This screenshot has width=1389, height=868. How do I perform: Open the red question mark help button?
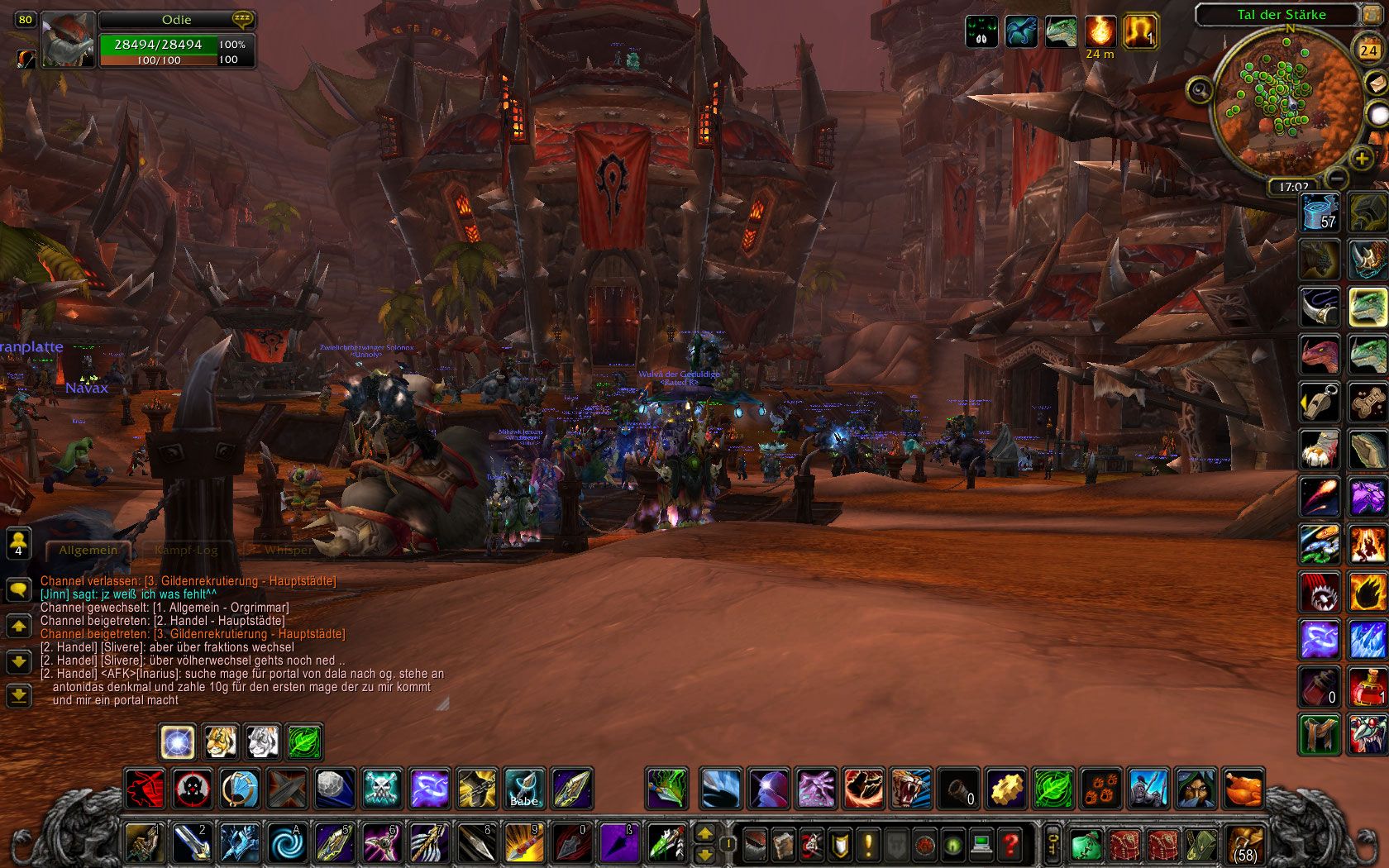[x=1010, y=845]
